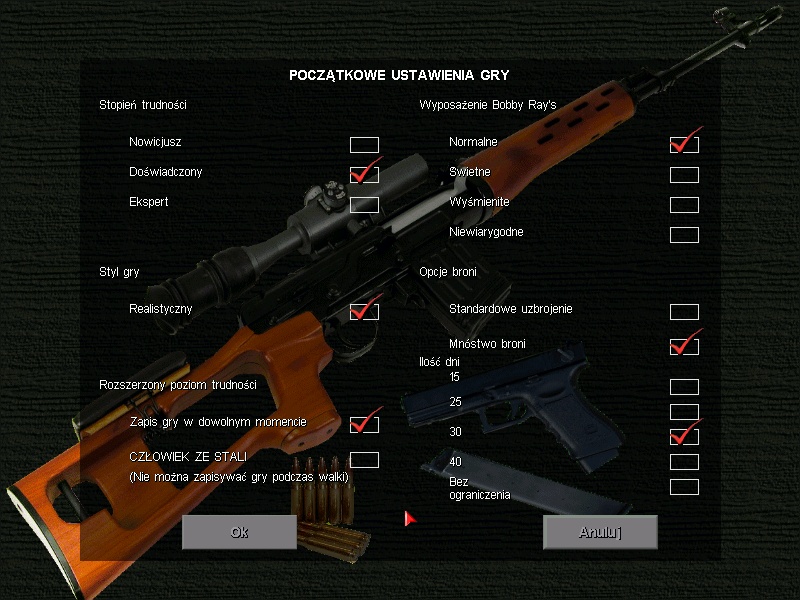Choose Doświadczony difficulty checkbox

(364, 175)
